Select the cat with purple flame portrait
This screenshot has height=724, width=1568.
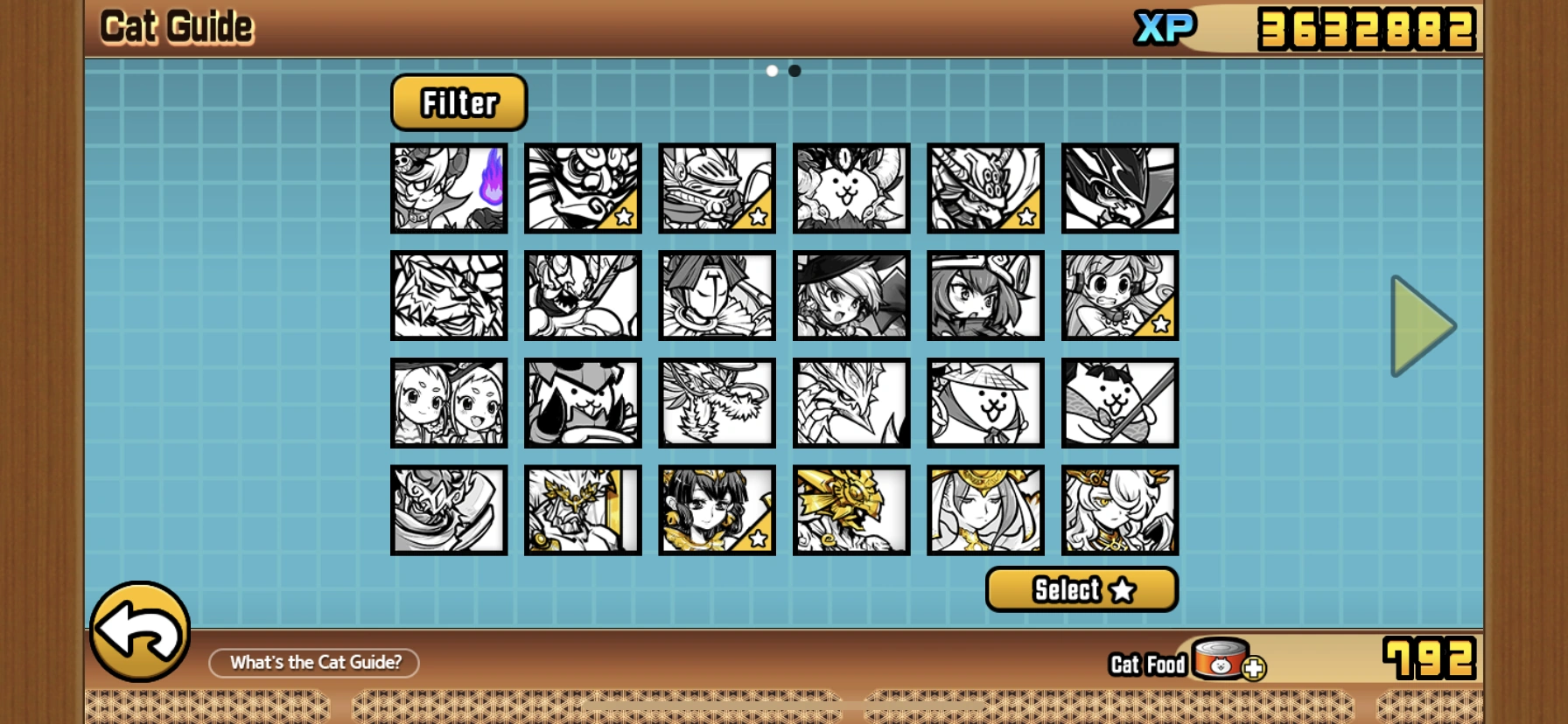click(x=449, y=189)
